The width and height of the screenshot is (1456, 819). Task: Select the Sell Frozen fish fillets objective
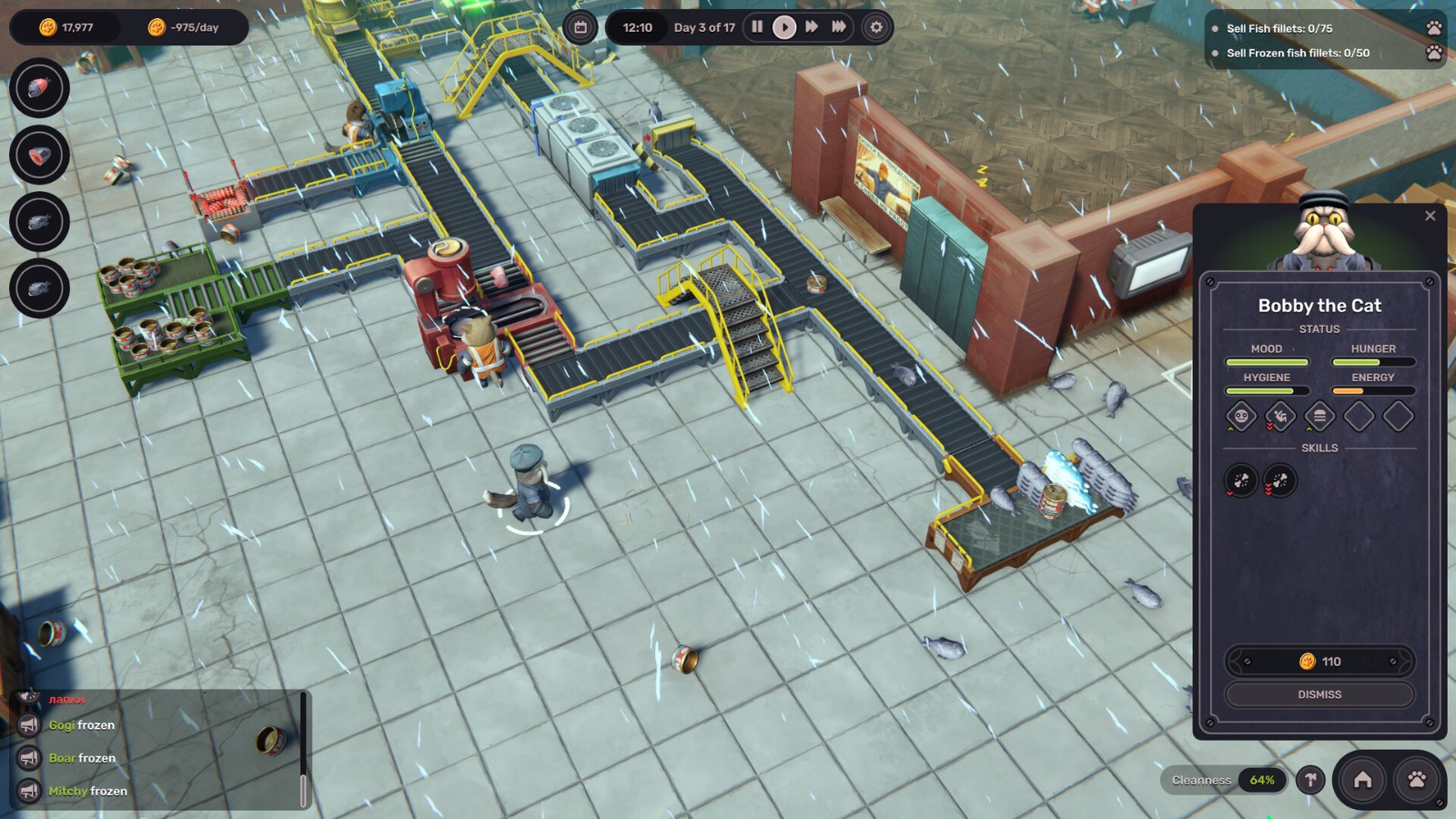pyautogui.click(x=1297, y=53)
